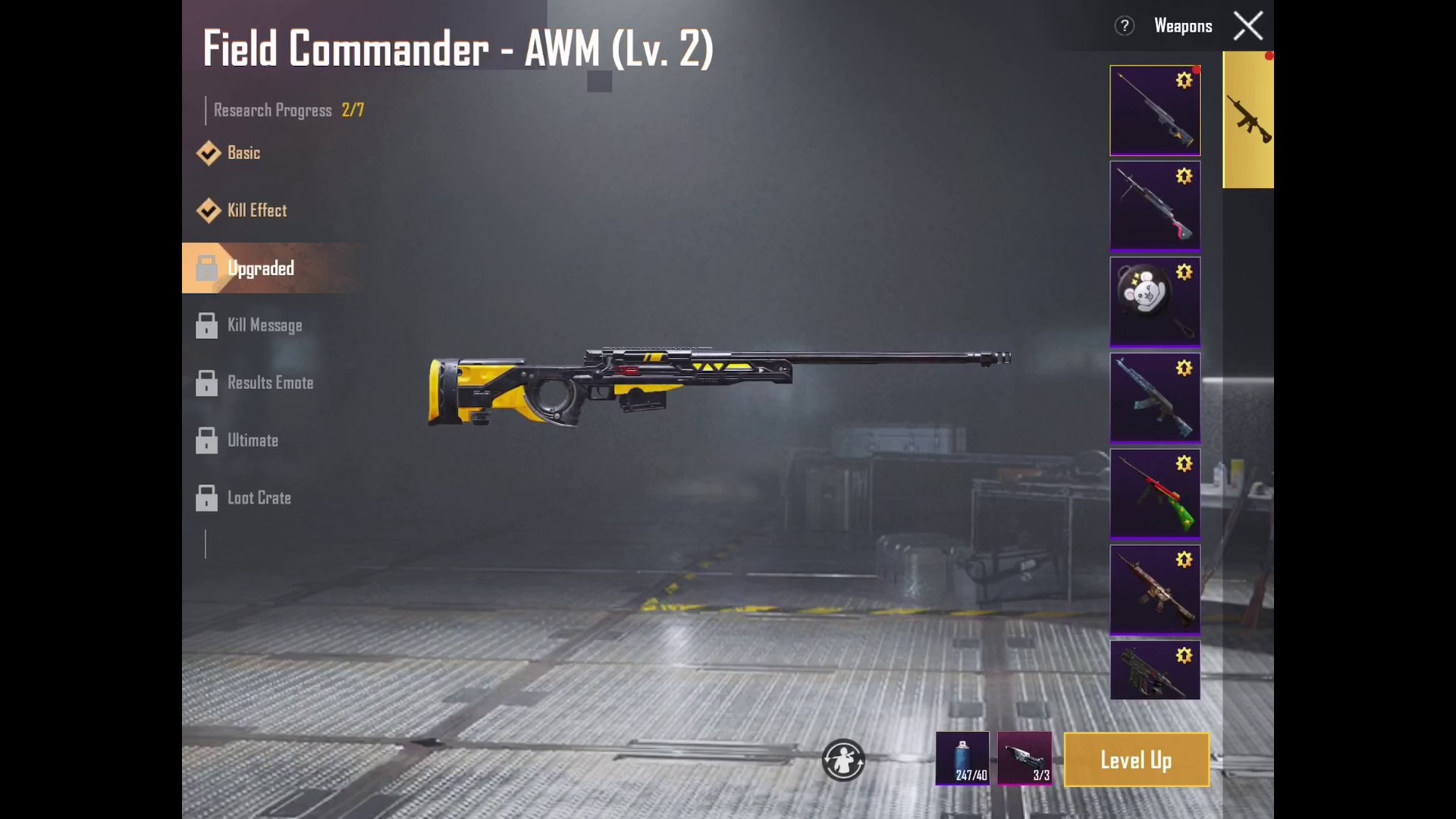
Task: Select the locked Upgraded stage
Action: pos(259,268)
